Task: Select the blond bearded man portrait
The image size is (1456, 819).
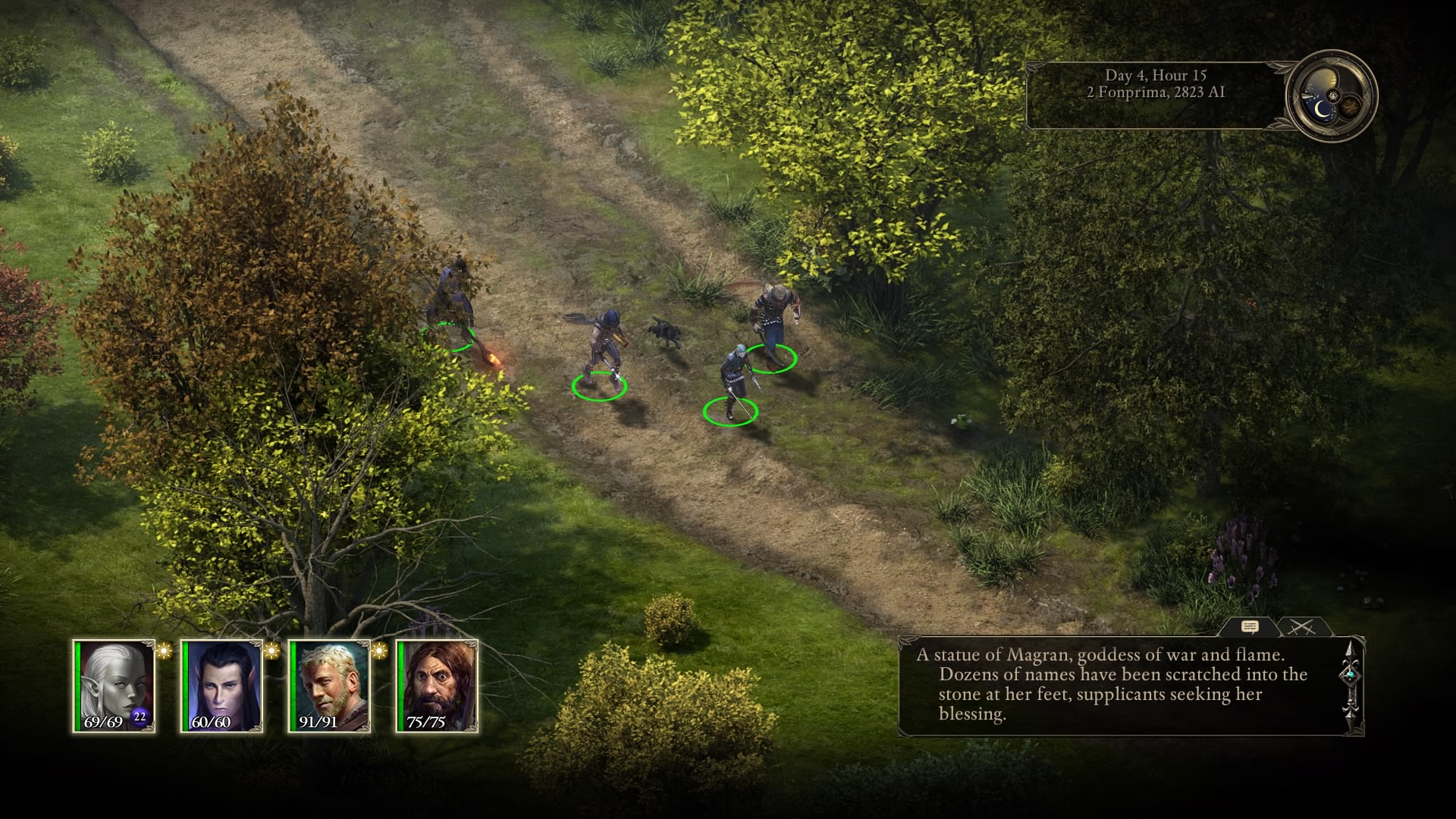Action: click(x=330, y=686)
